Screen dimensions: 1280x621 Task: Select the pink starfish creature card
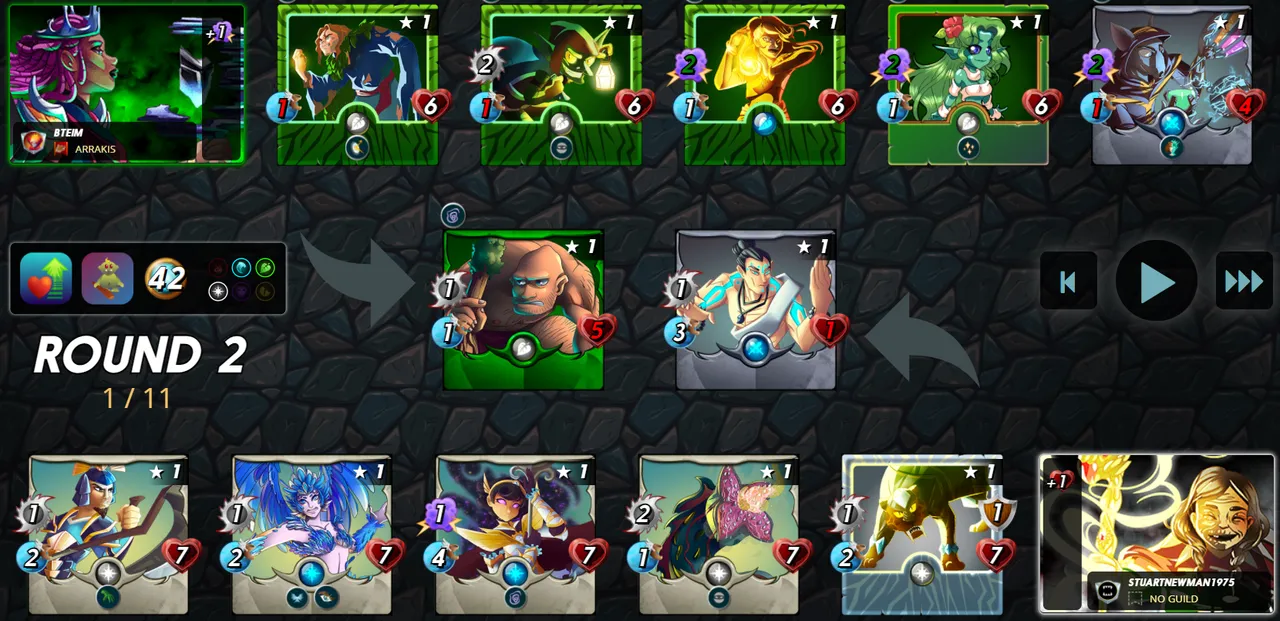719,534
